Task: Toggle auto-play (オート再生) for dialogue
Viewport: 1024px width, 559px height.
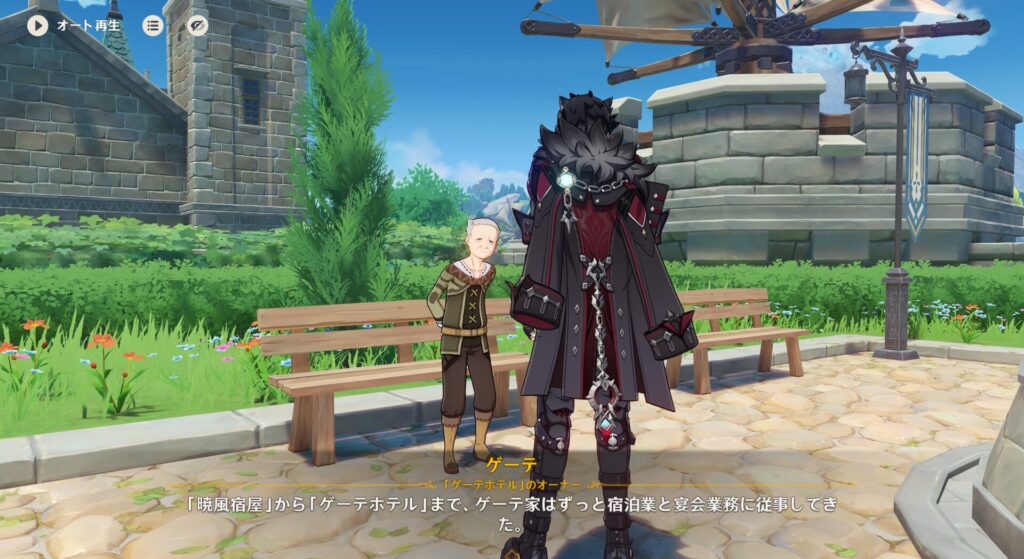Action: 38,25
